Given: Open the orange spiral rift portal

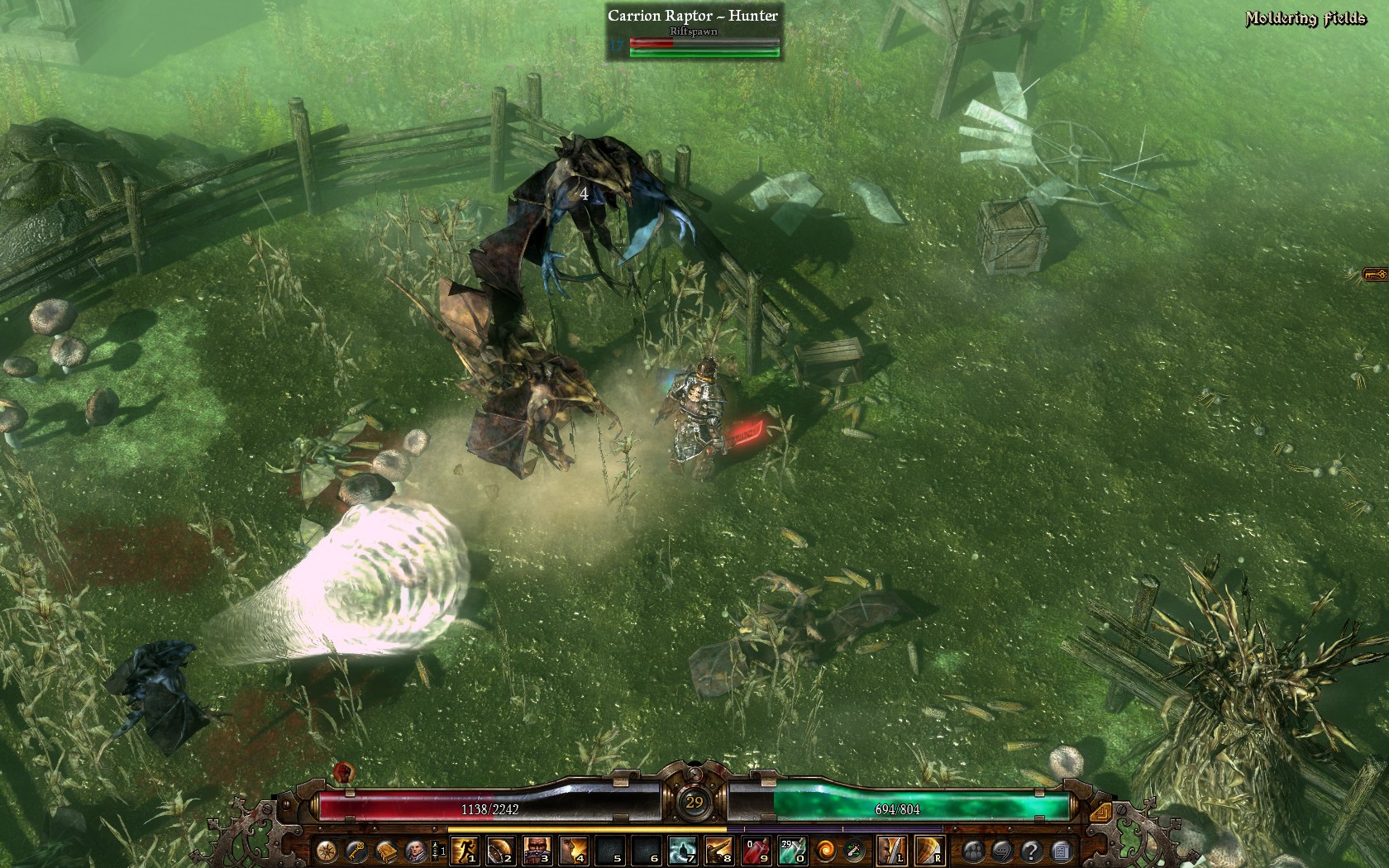Looking at the screenshot, I should tap(824, 850).
